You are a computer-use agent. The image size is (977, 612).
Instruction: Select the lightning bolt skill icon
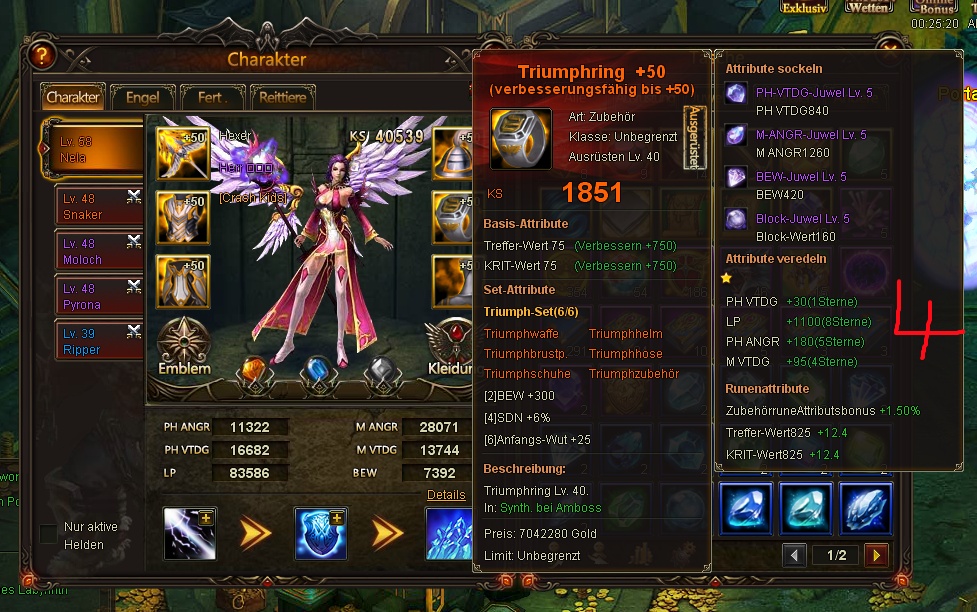click(x=189, y=532)
